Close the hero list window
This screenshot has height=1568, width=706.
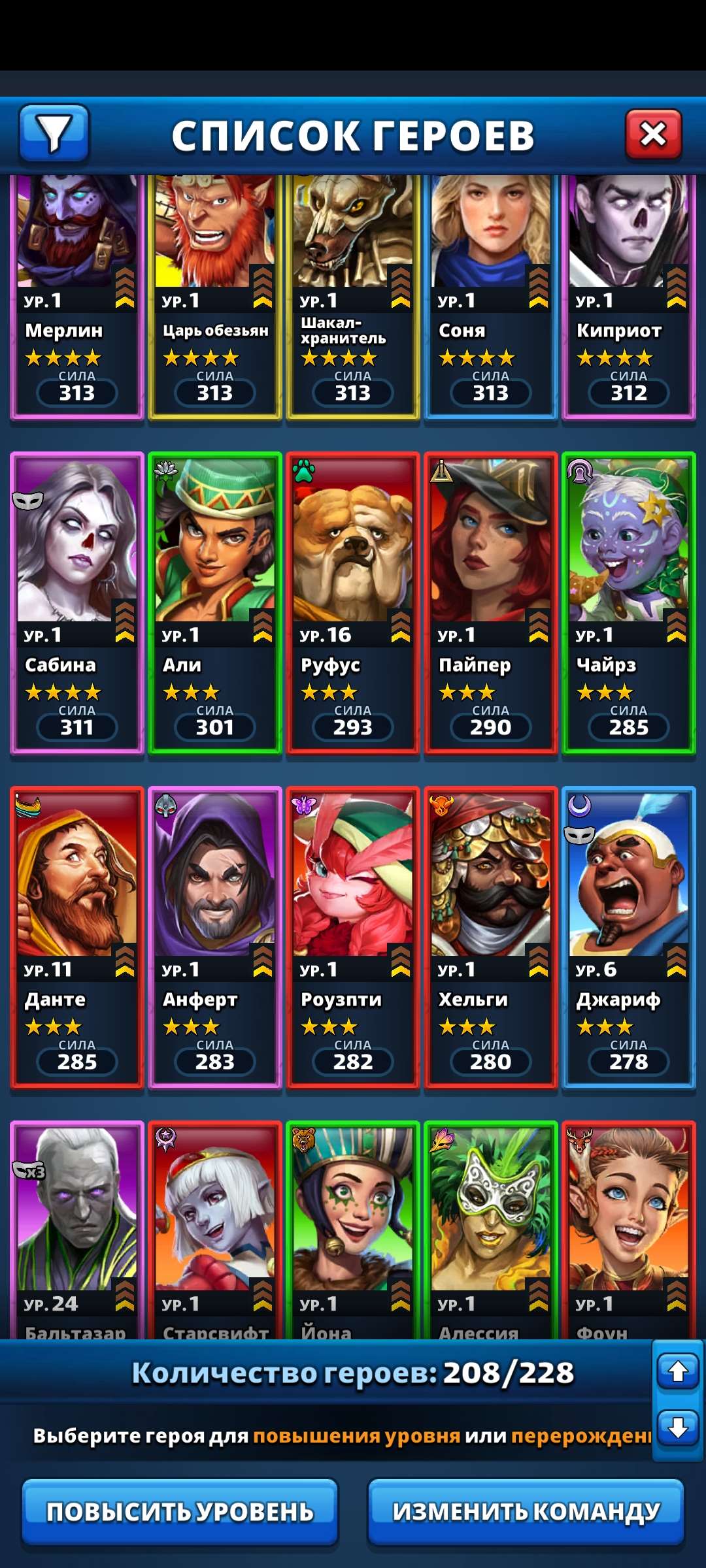pos(653,135)
